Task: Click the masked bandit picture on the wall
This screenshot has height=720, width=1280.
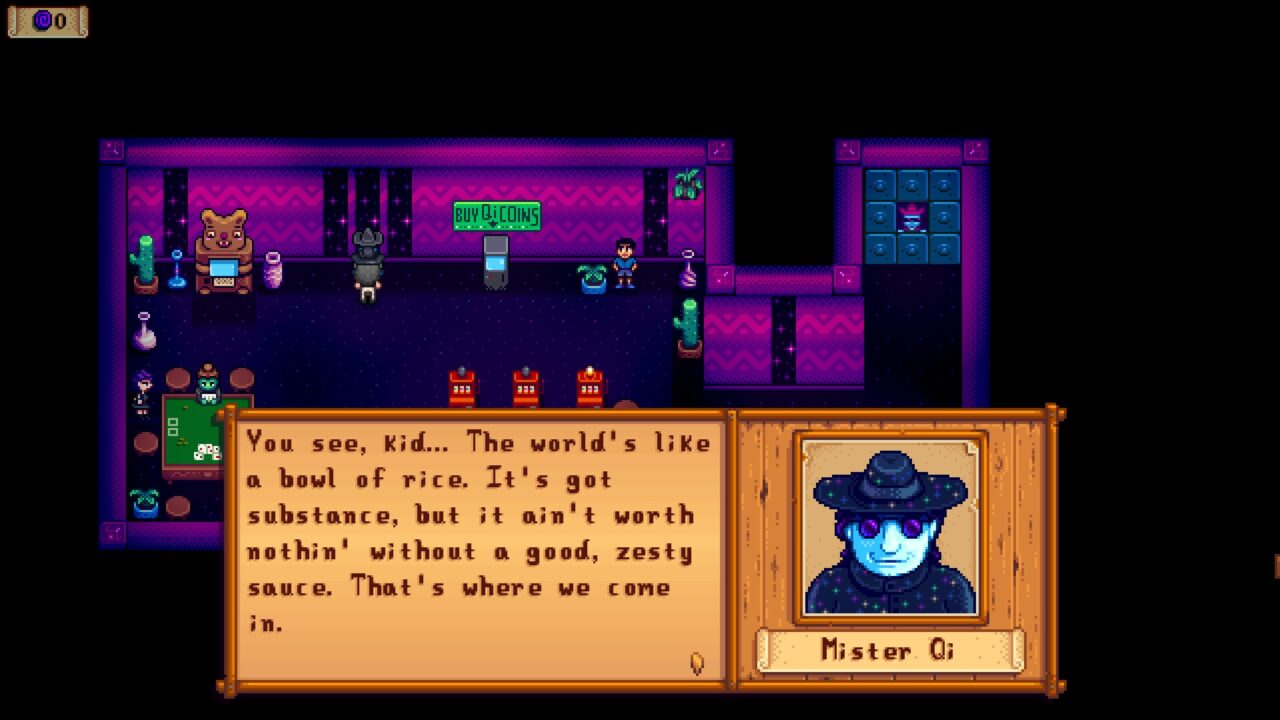Action: [x=912, y=215]
